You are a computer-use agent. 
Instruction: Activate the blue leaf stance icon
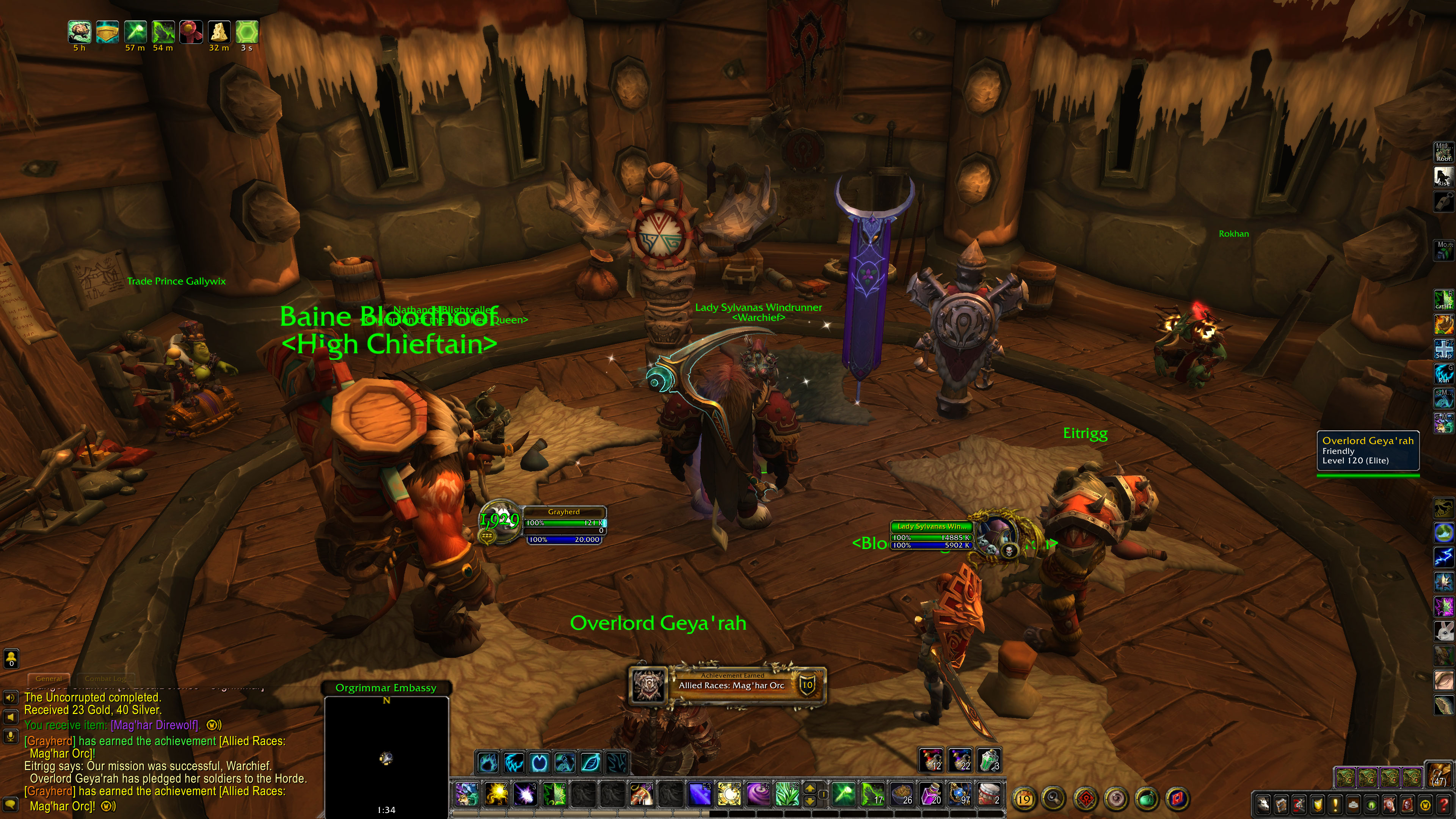591,763
